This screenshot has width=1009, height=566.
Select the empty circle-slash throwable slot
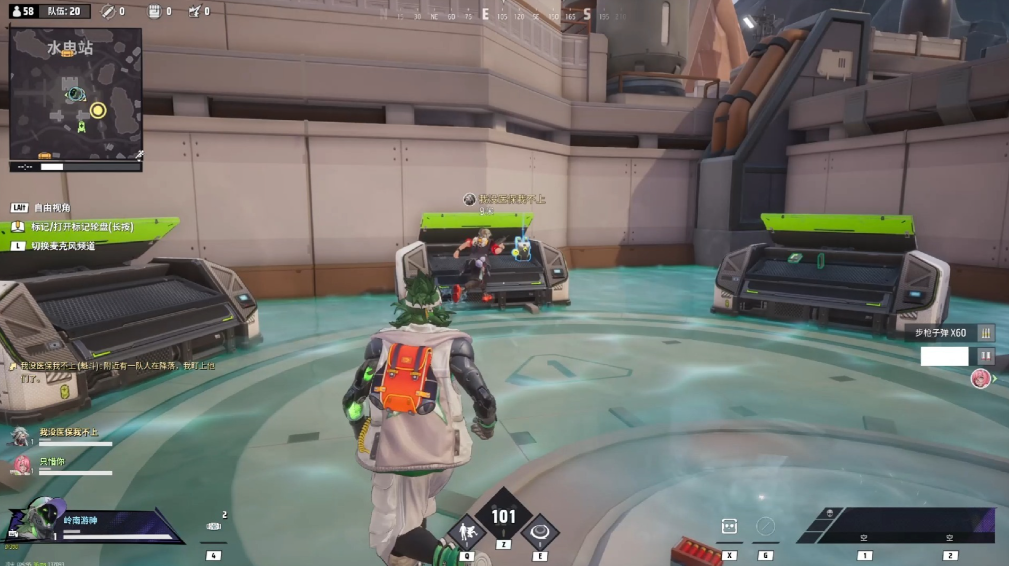[x=766, y=526]
